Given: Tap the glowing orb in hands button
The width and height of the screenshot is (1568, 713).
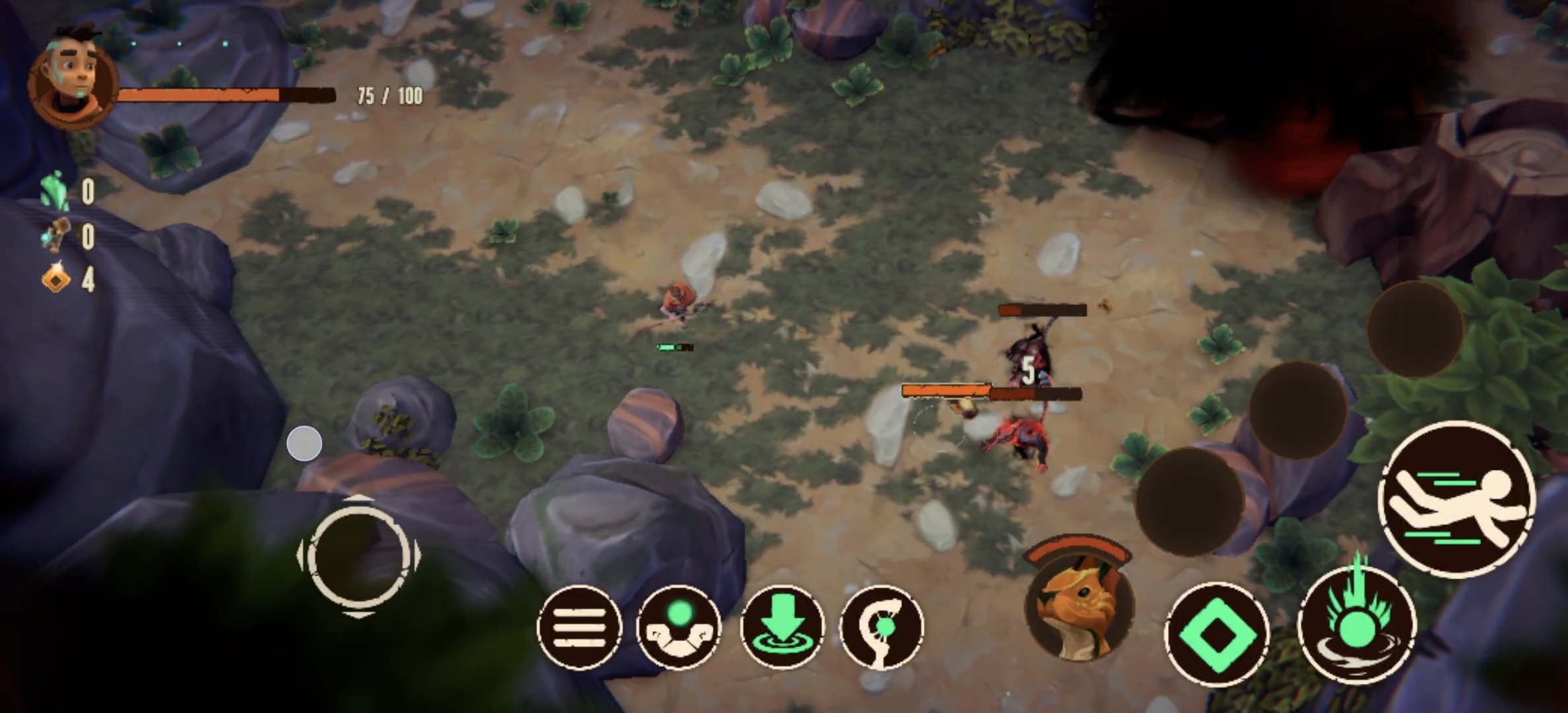Looking at the screenshot, I should 678,627.
